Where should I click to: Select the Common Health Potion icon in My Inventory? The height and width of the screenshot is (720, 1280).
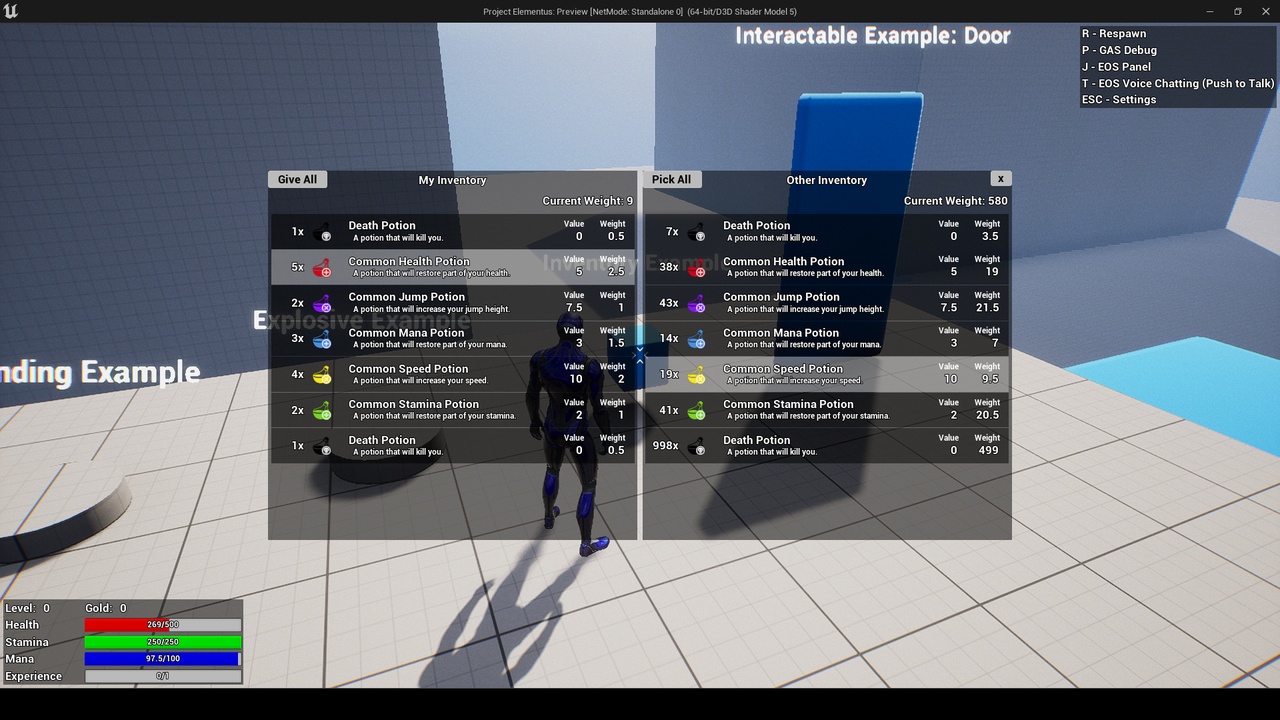tap(323, 267)
